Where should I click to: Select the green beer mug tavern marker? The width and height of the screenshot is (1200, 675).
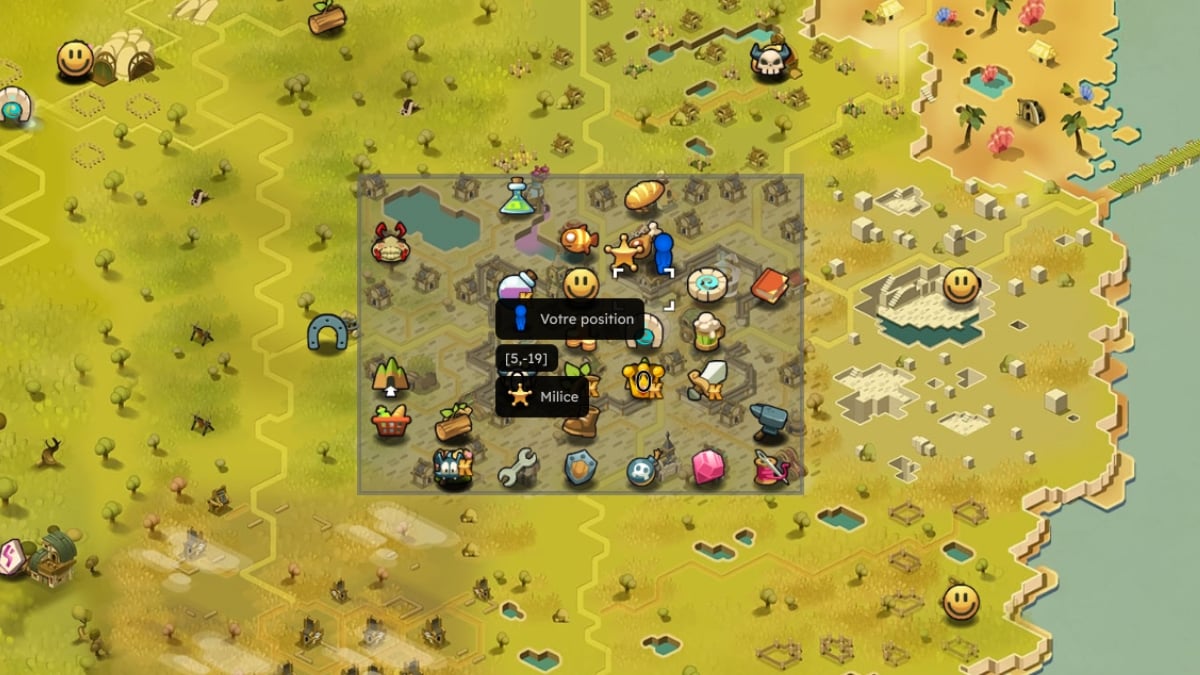click(x=706, y=329)
